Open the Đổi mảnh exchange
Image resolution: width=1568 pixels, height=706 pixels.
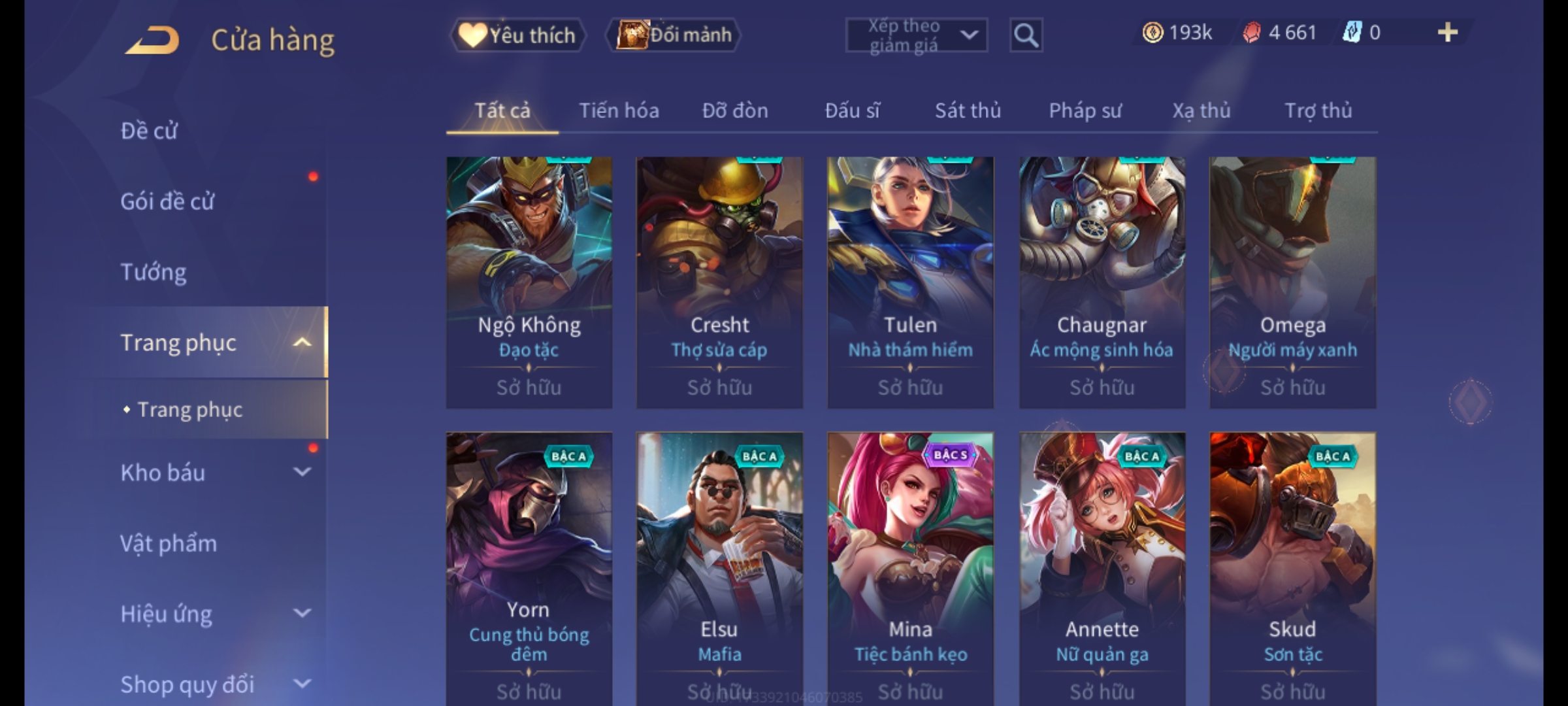click(x=674, y=35)
